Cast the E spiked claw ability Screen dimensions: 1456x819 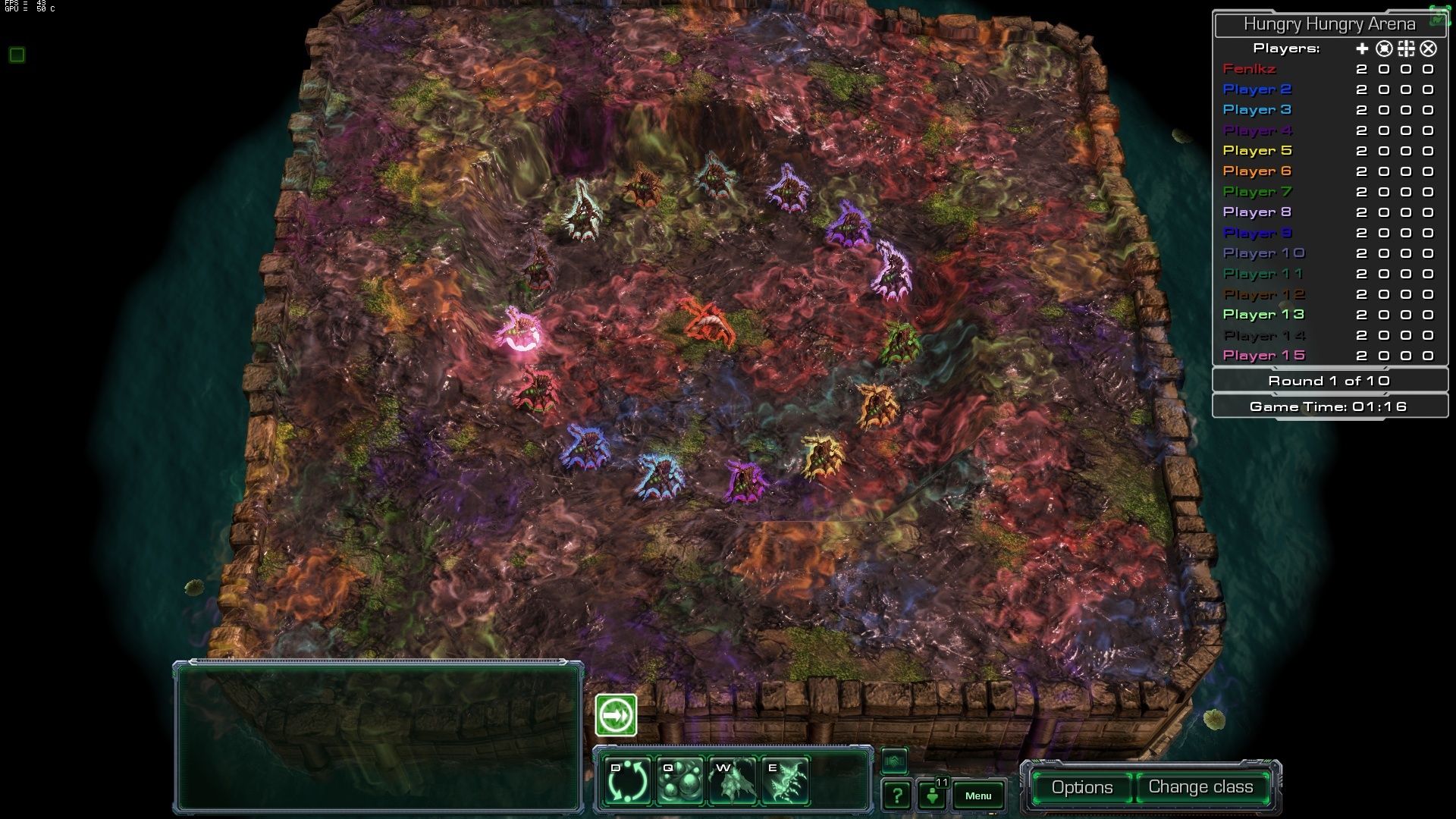(784, 781)
